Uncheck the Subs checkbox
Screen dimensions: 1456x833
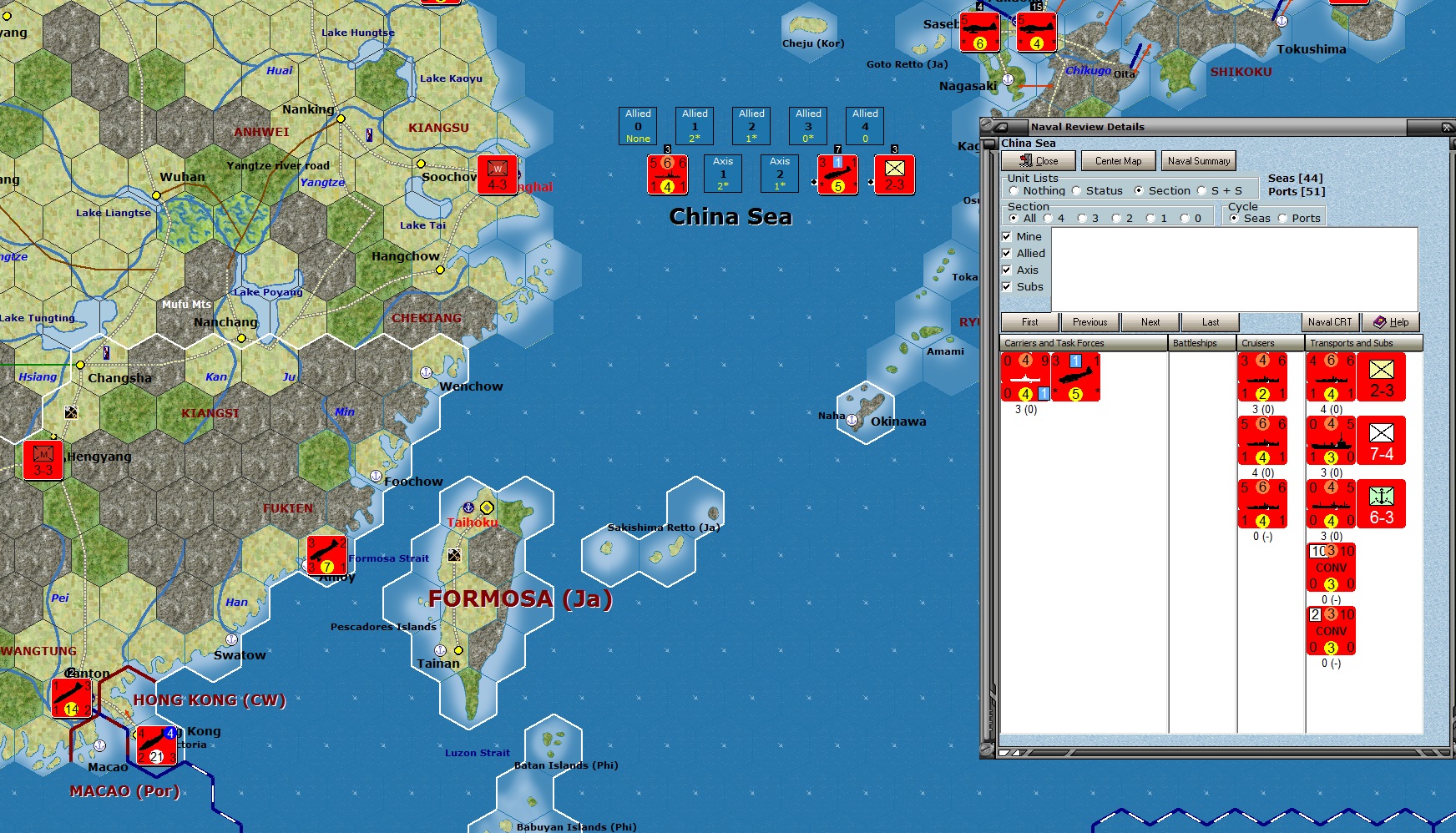(1006, 286)
